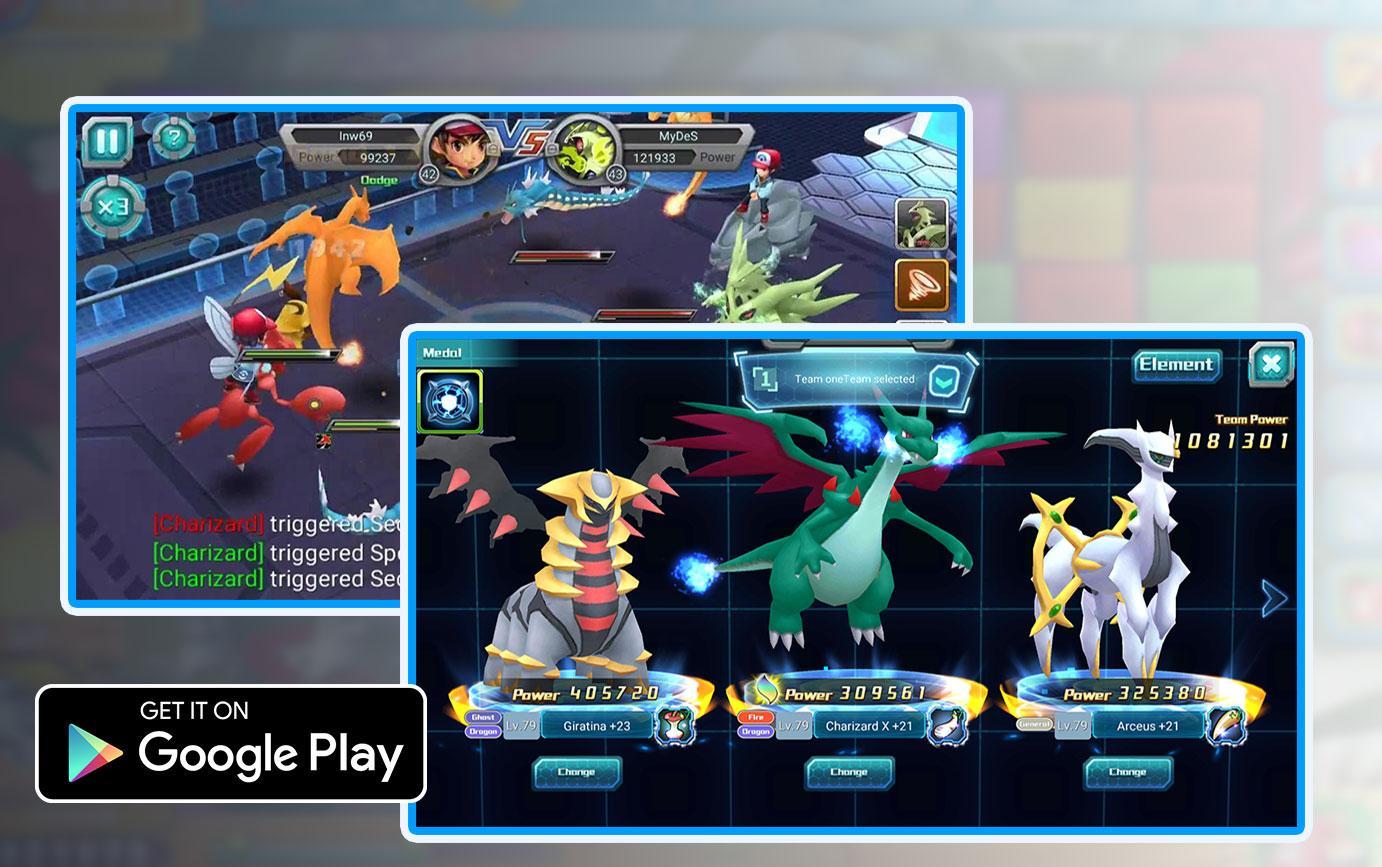Viewport: 1382px width, 867px height.
Task: Click the Get it on Google Play badge
Action: (230, 742)
